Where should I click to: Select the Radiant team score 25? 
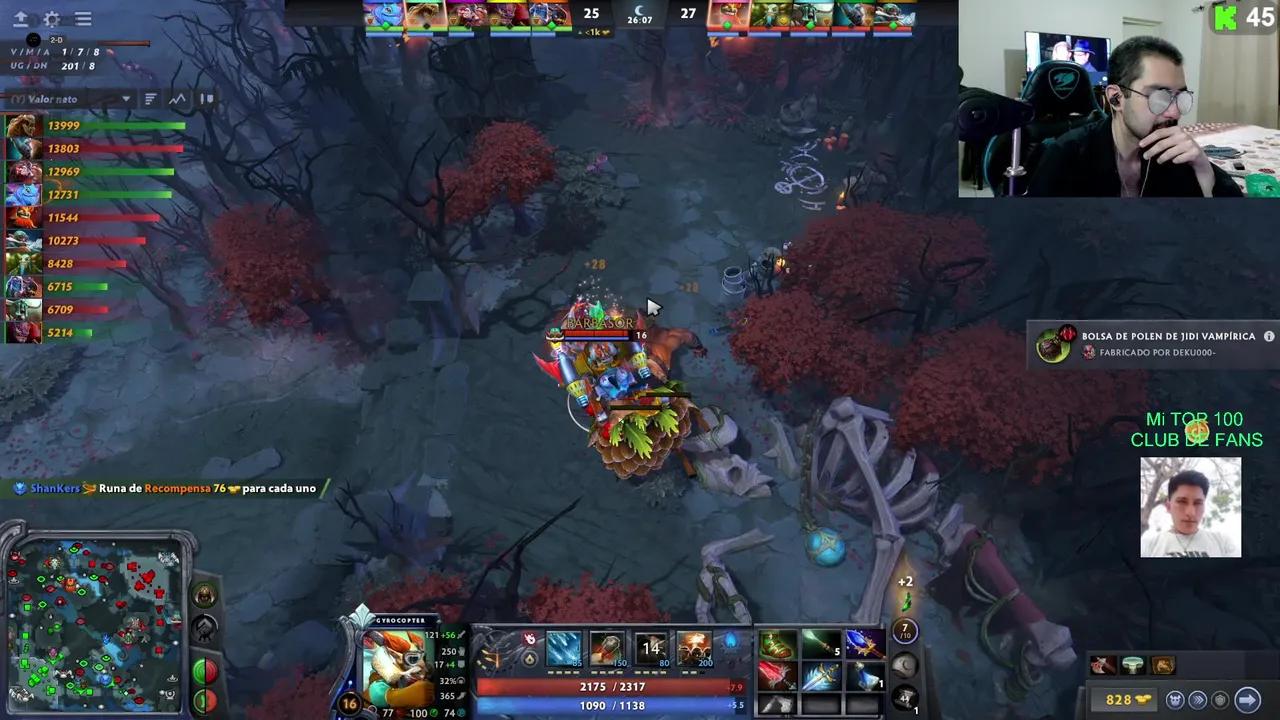pyautogui.click(x=590, y=14)
